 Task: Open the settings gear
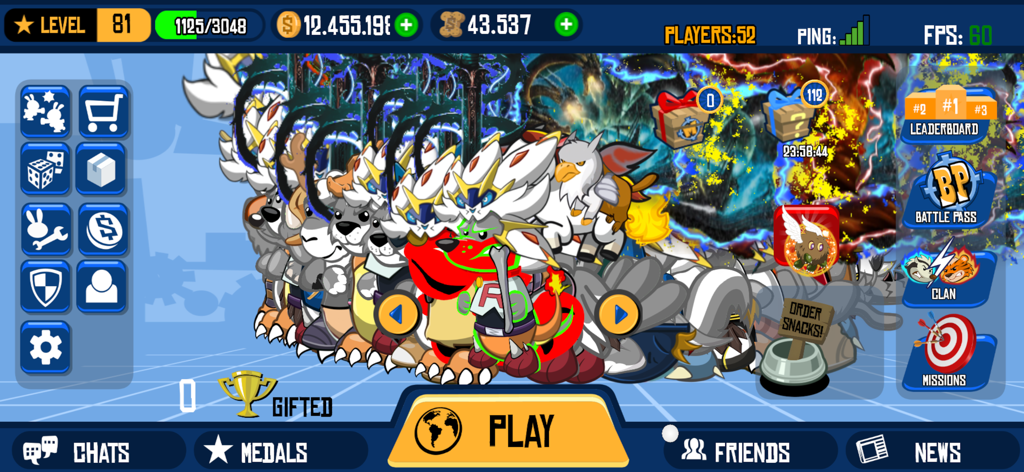[46, 347]
